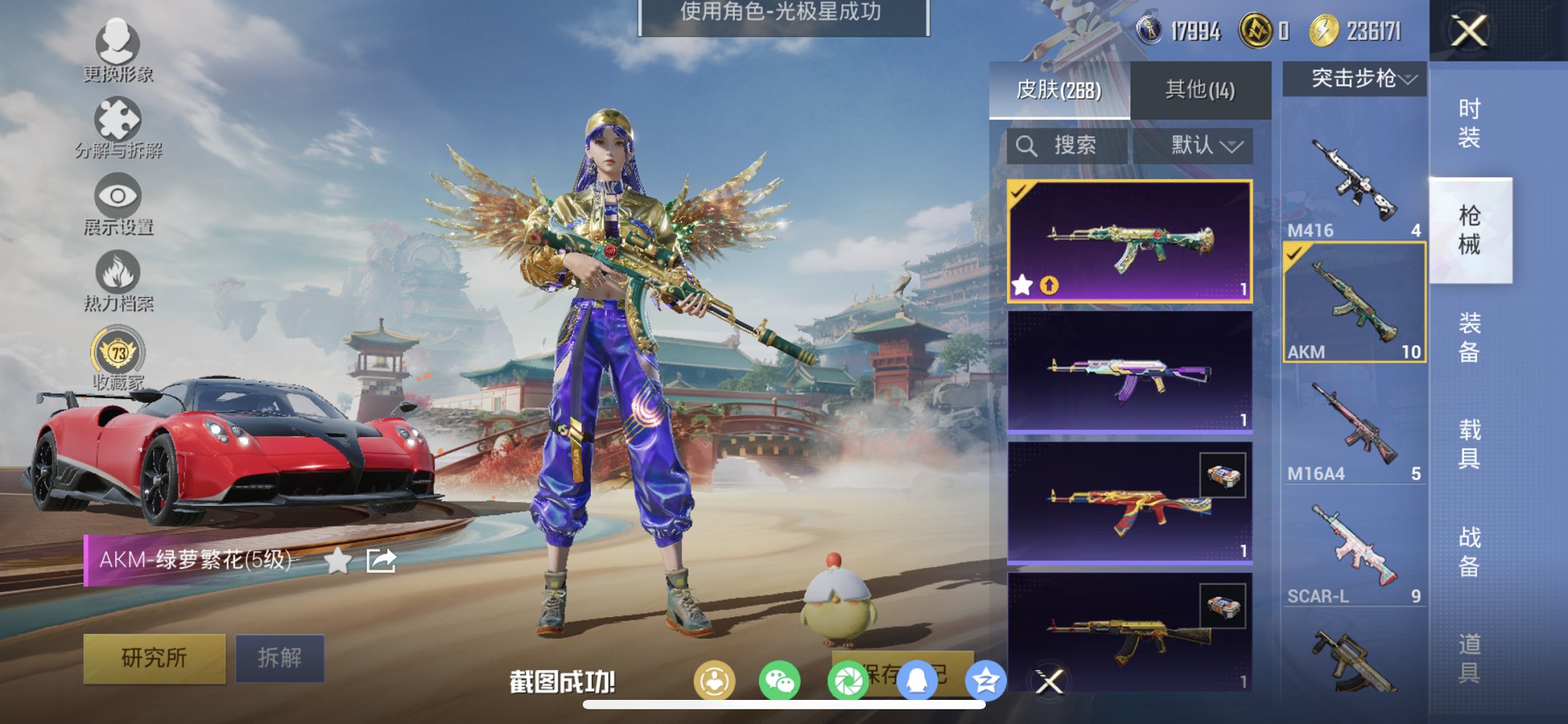This screenshot has height=724, width=1568.
Task: Tap the share arrow beside AKM-绿萝繁花
Action: [x=380, y=560]
